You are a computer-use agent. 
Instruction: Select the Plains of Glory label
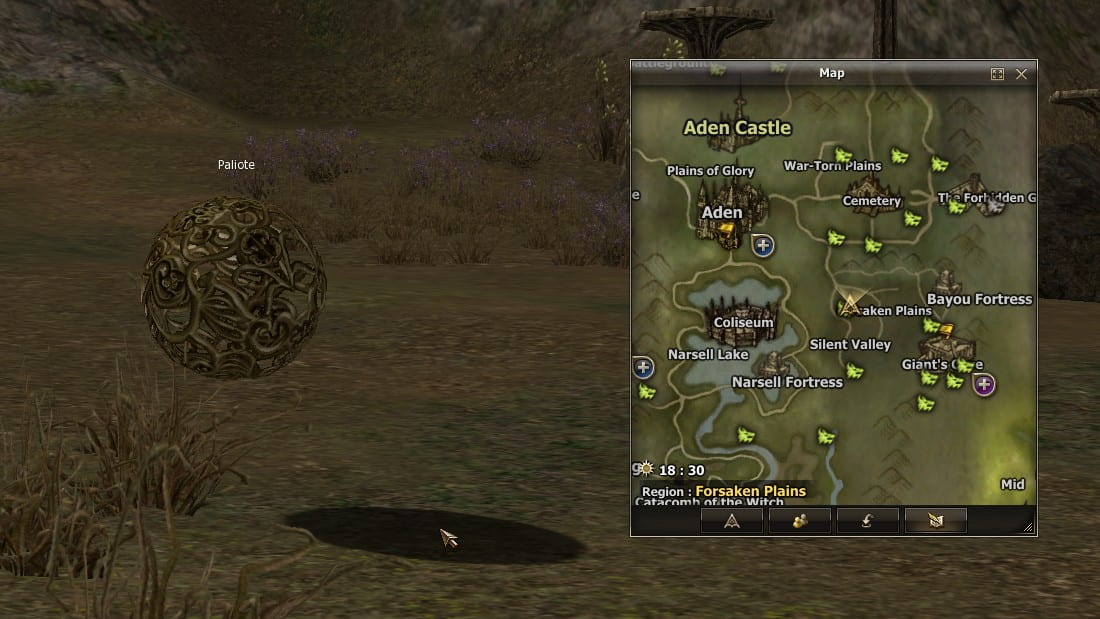pos(710,171)
